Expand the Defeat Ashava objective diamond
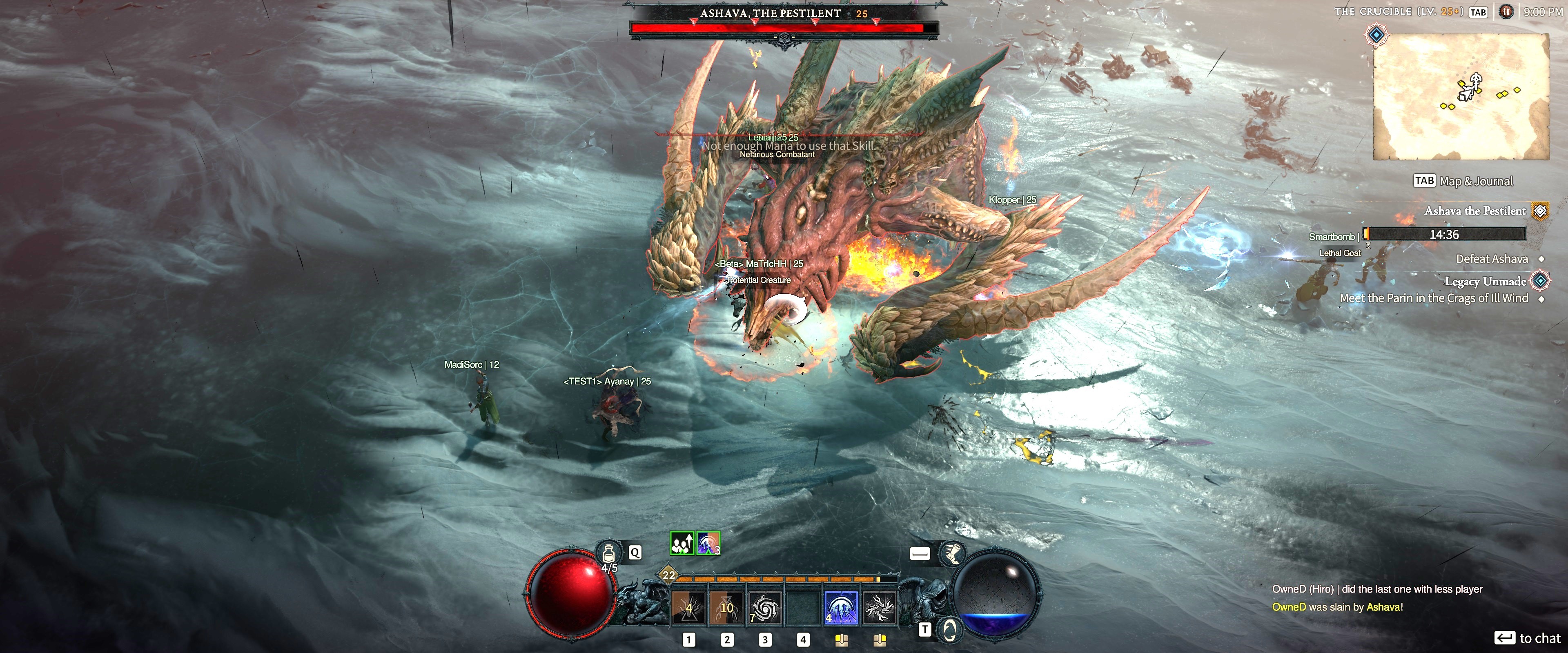The width and height of the screenshot is (1568, 653). 1541,259
